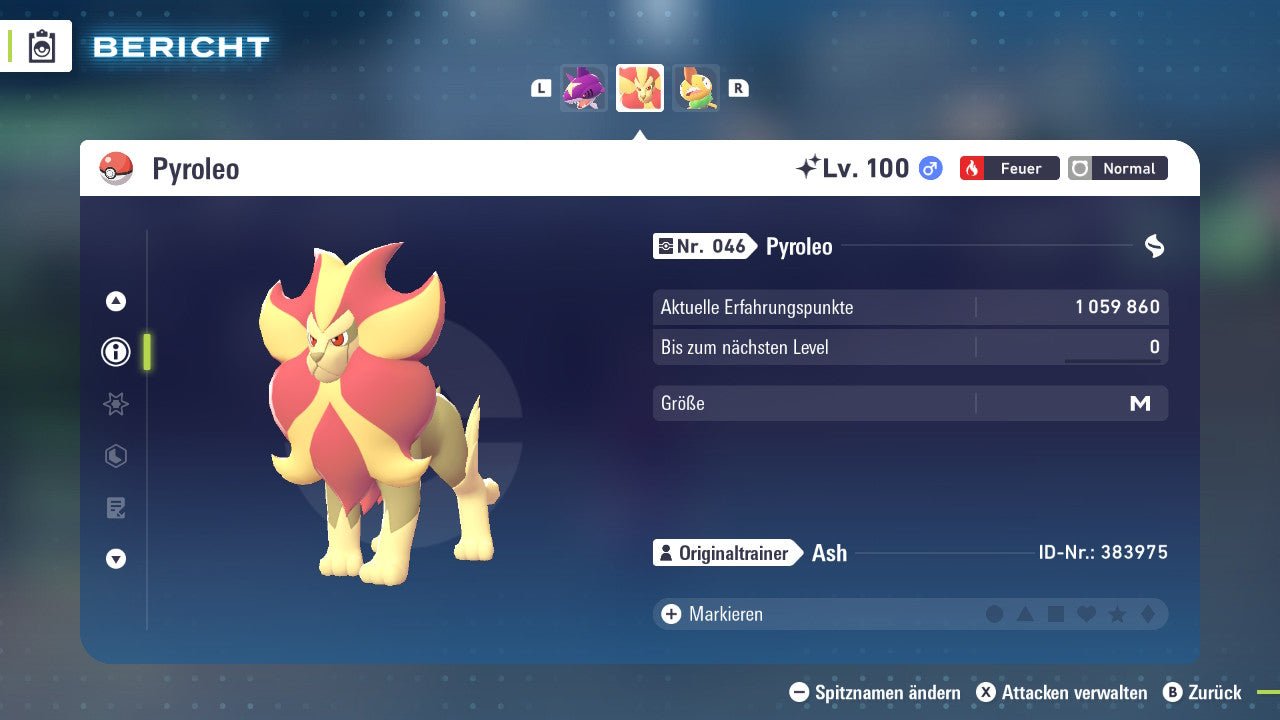Click the ribbon swirl icon near Nr. 046
The image size is (1280, 720).
(1155, 245)
